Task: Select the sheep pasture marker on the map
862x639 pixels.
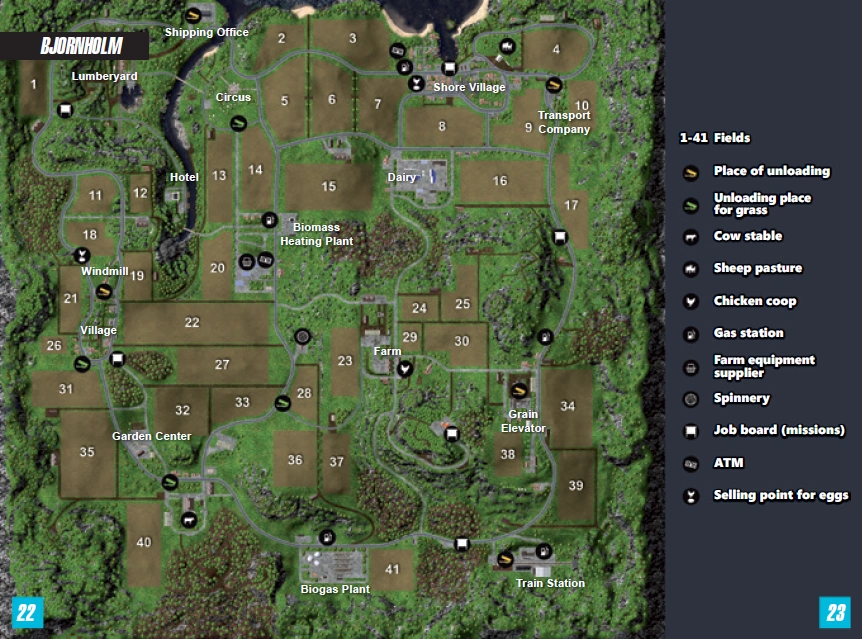Action: 507,46
